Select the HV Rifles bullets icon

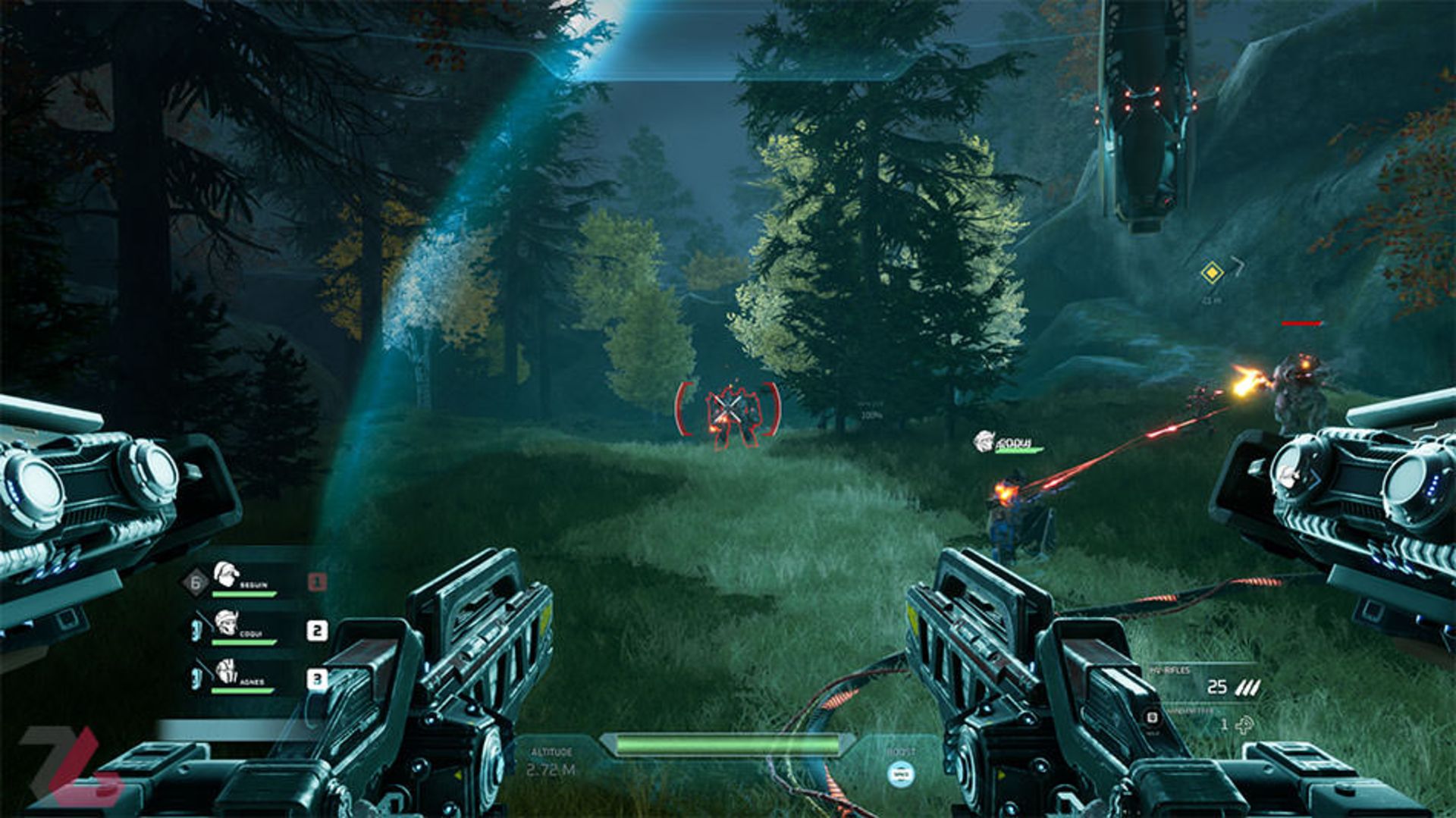(1247, 688)
